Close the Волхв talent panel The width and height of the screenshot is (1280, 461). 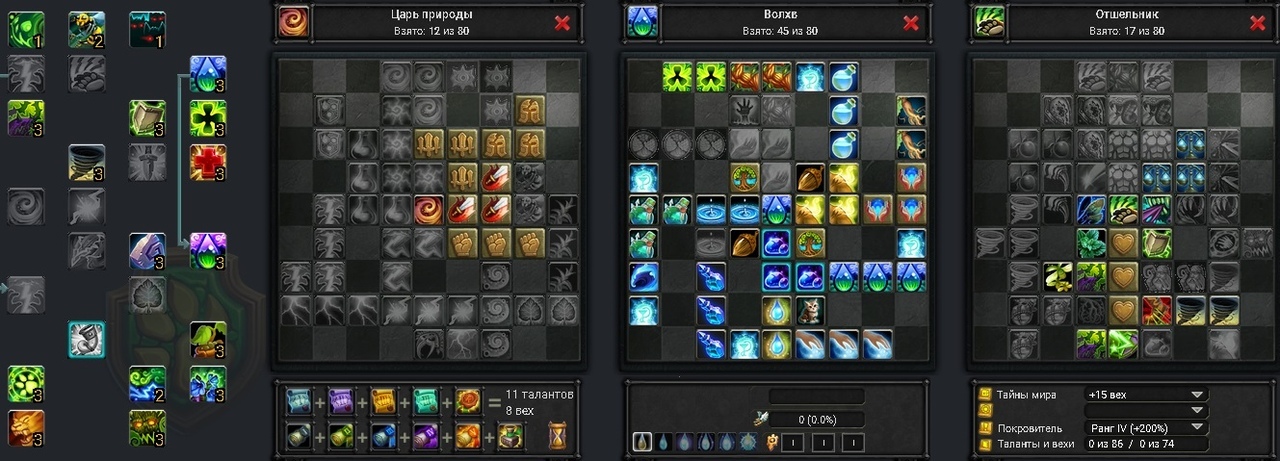910,23
